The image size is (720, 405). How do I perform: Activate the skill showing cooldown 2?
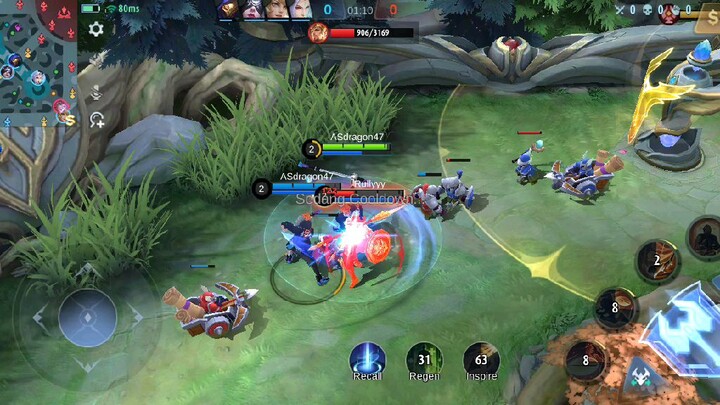657,260
